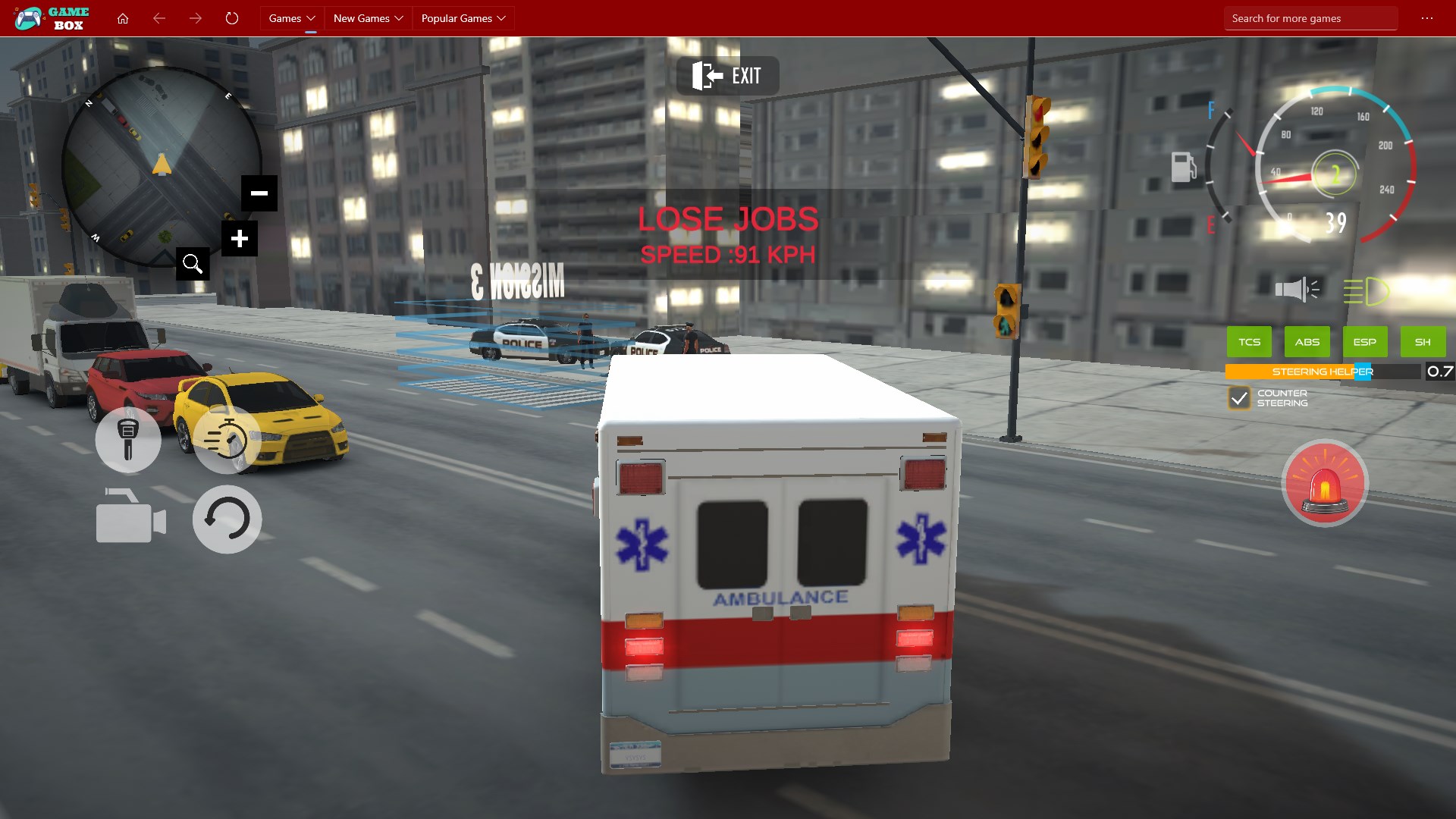Open the minimap magnifier icon
This screenshot has height=819, width=1456.
click(192, 263)
